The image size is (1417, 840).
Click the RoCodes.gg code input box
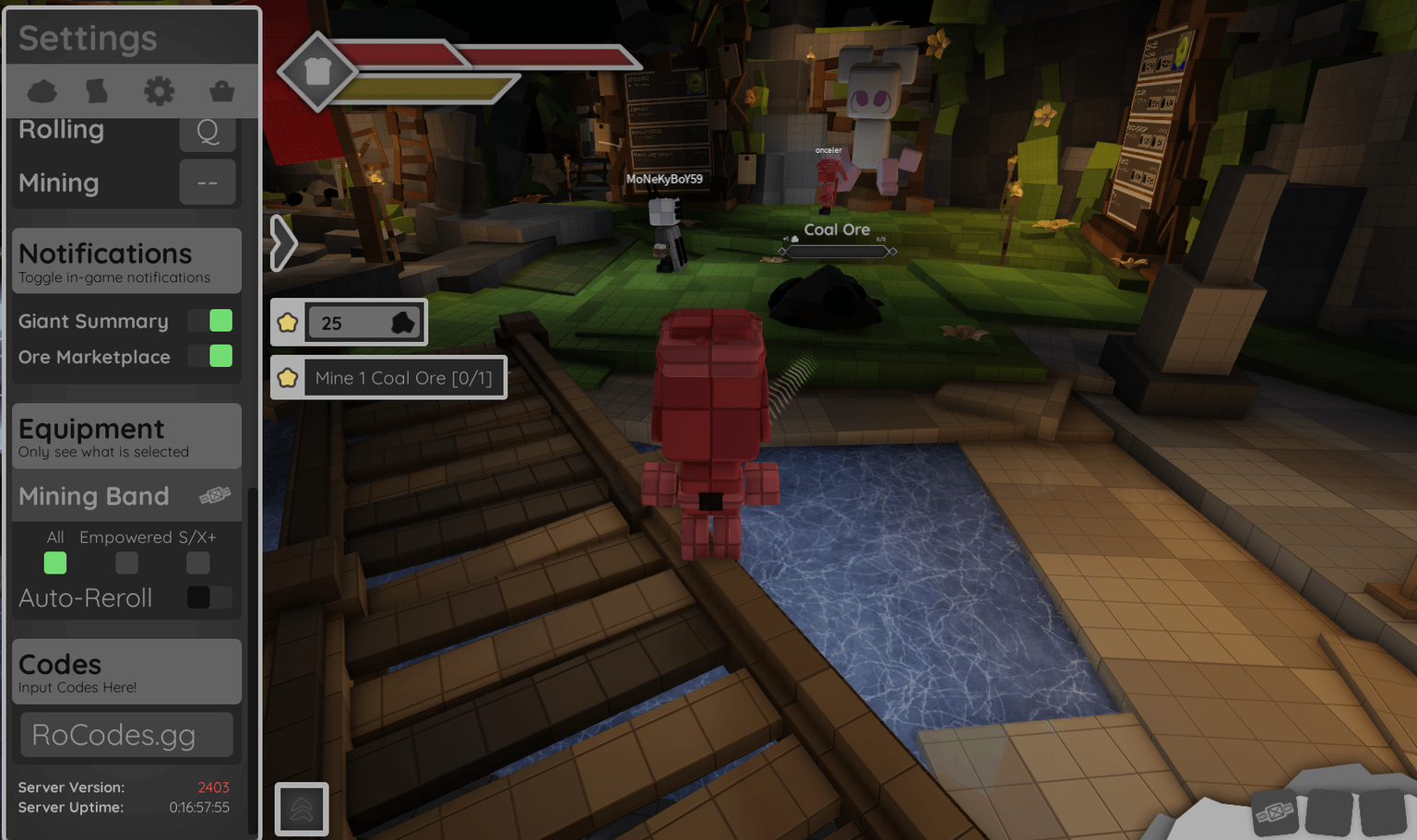point(126,735)
